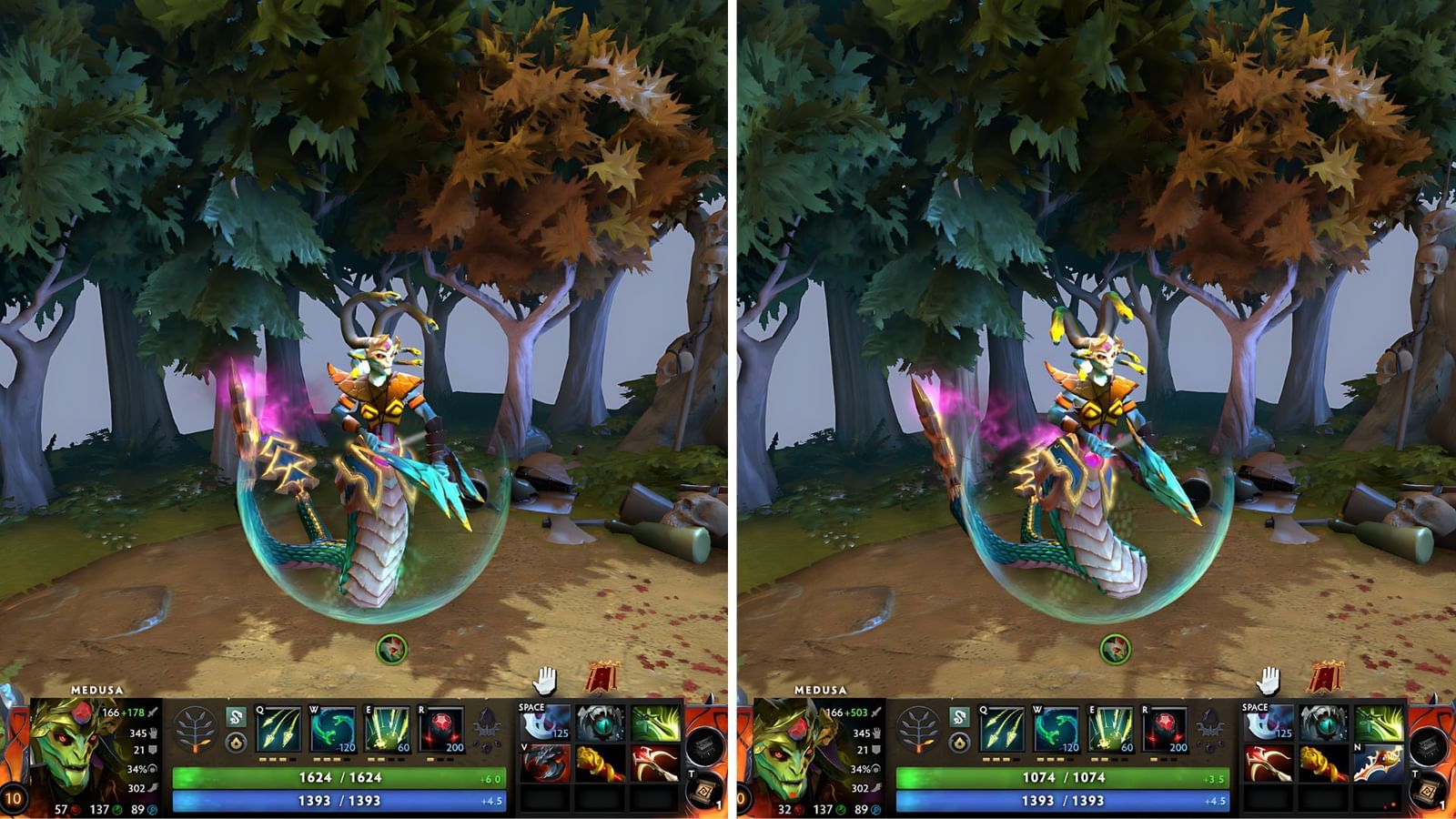Toggle the Split Shot ability (Q)

[x=278, y=728]
